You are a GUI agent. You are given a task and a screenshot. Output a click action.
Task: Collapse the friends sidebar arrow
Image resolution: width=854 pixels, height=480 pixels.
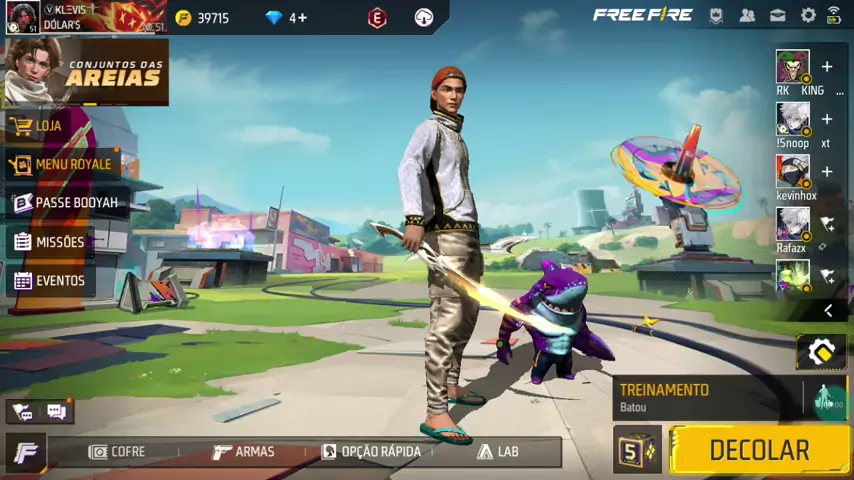[828, 311]
